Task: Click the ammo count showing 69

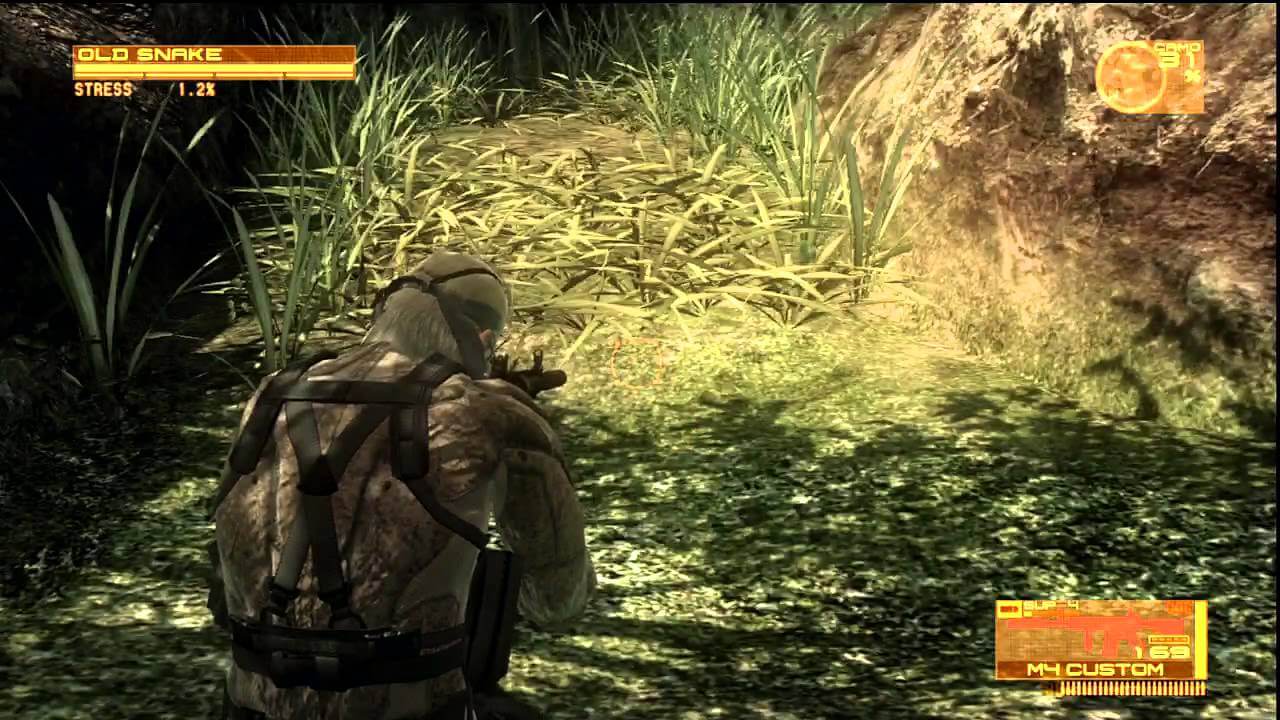Action: [x=1170, y=651]
